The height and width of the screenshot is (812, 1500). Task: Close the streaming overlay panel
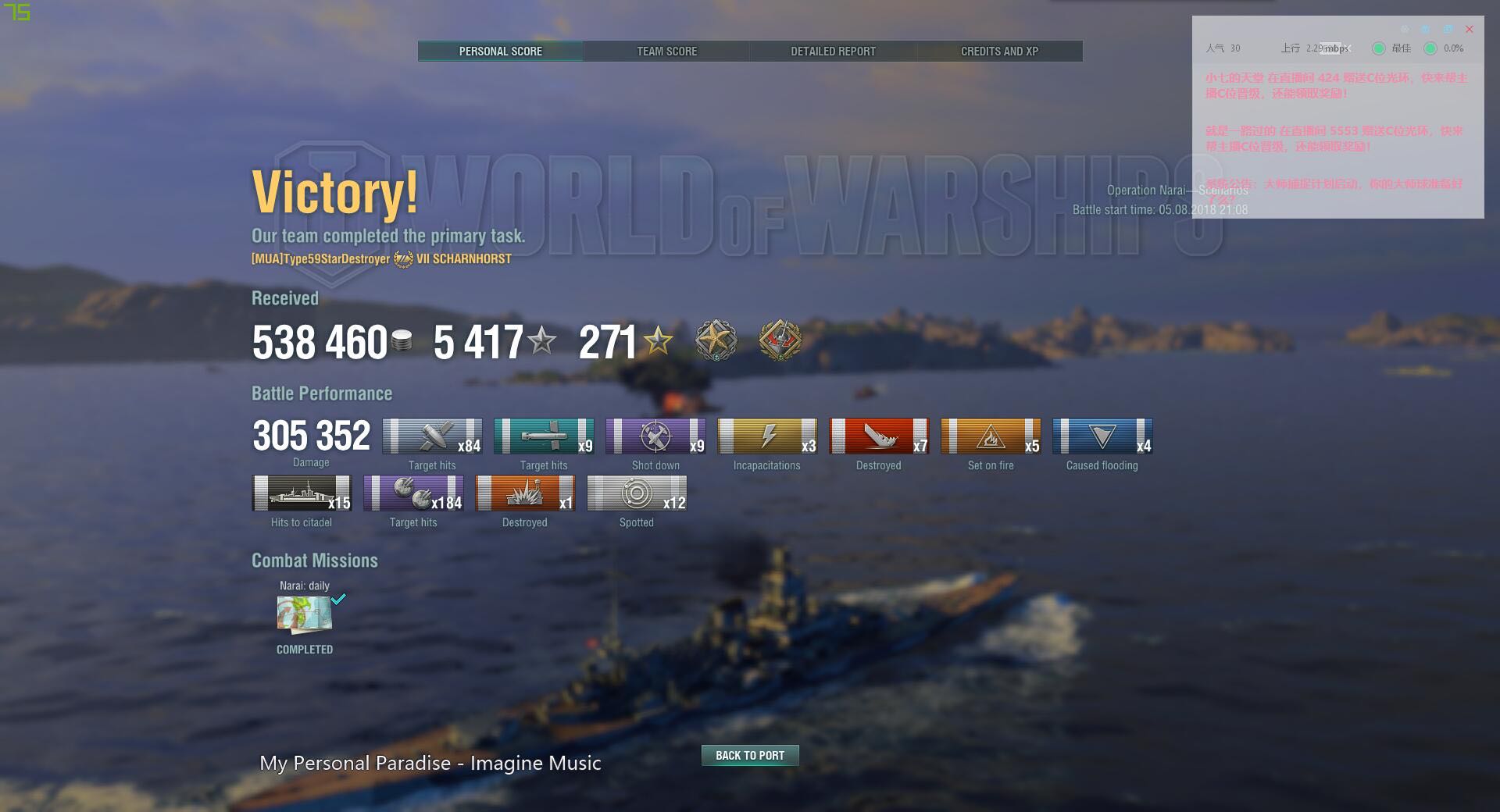coord(1469,30)
